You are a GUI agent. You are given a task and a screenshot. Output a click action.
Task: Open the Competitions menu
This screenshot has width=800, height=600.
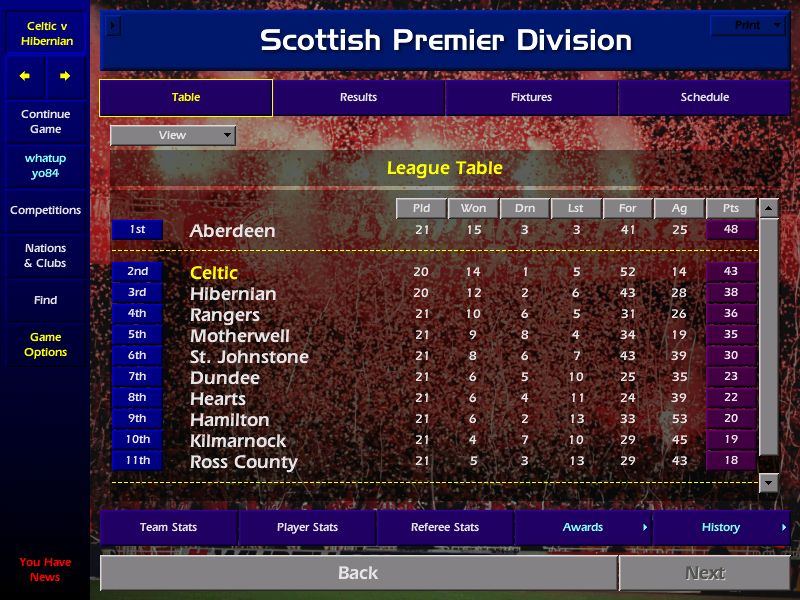(x=45, y=210)
